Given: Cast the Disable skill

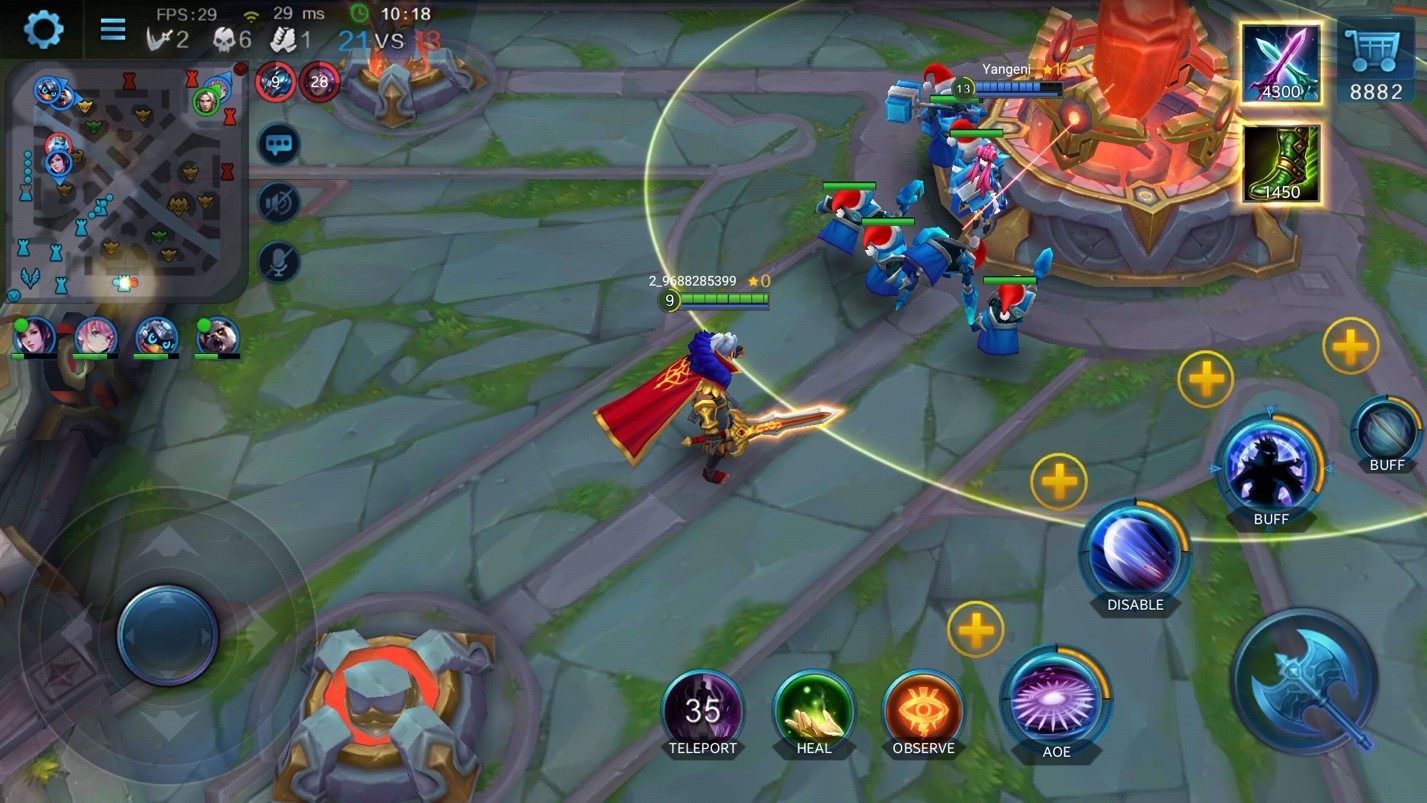Looking at the screenshot, I should pos(1135,554).
